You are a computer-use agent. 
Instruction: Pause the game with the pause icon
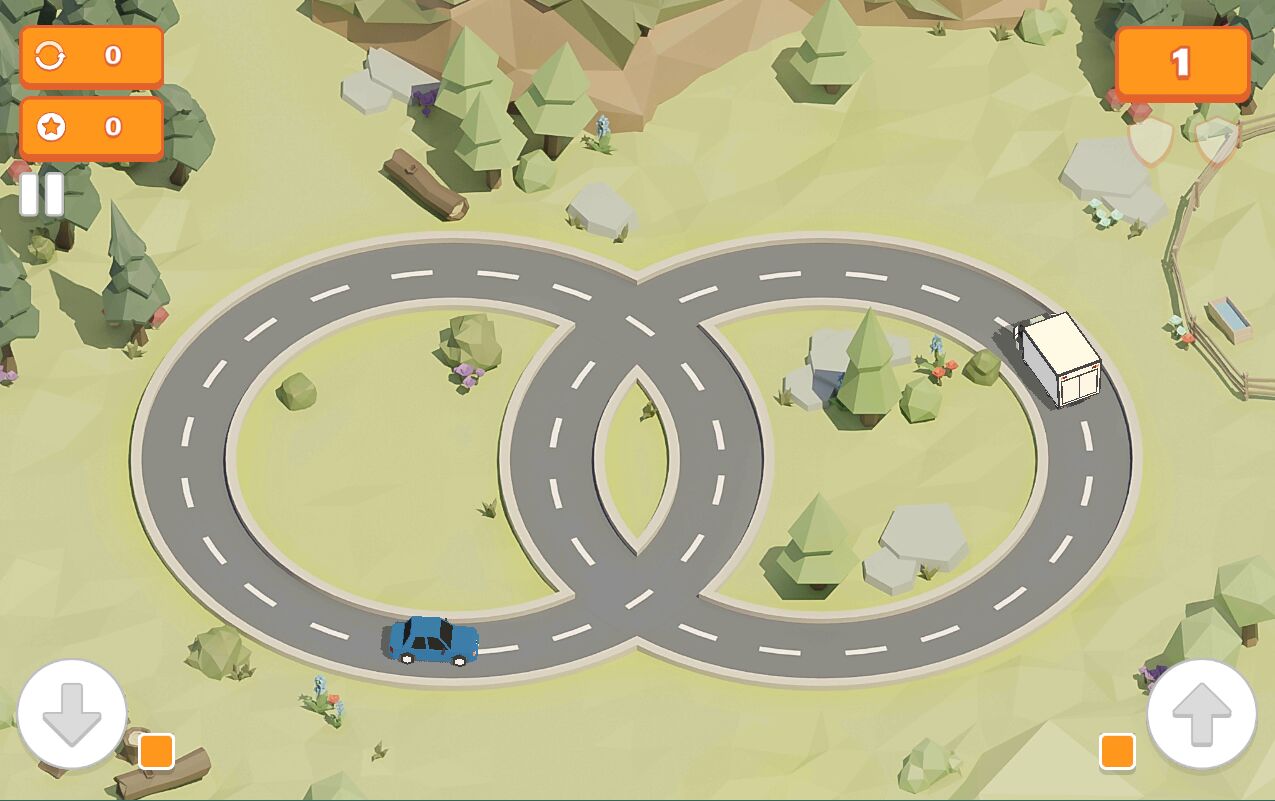click(x=42, y=194)
